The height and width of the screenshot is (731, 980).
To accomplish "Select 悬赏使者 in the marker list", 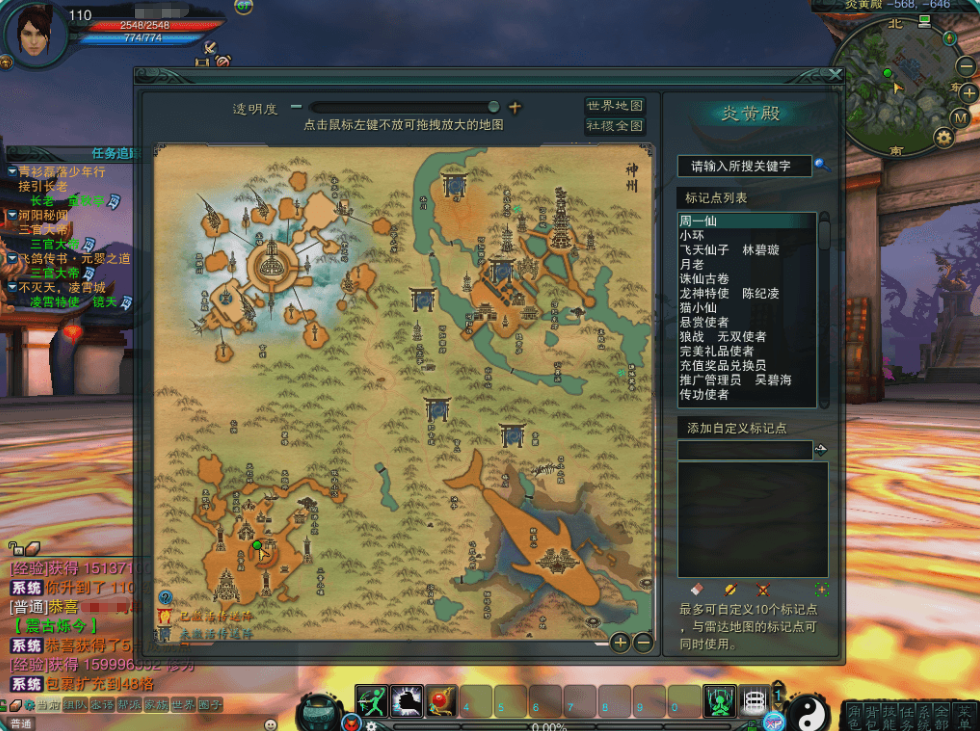I will 705,322.
